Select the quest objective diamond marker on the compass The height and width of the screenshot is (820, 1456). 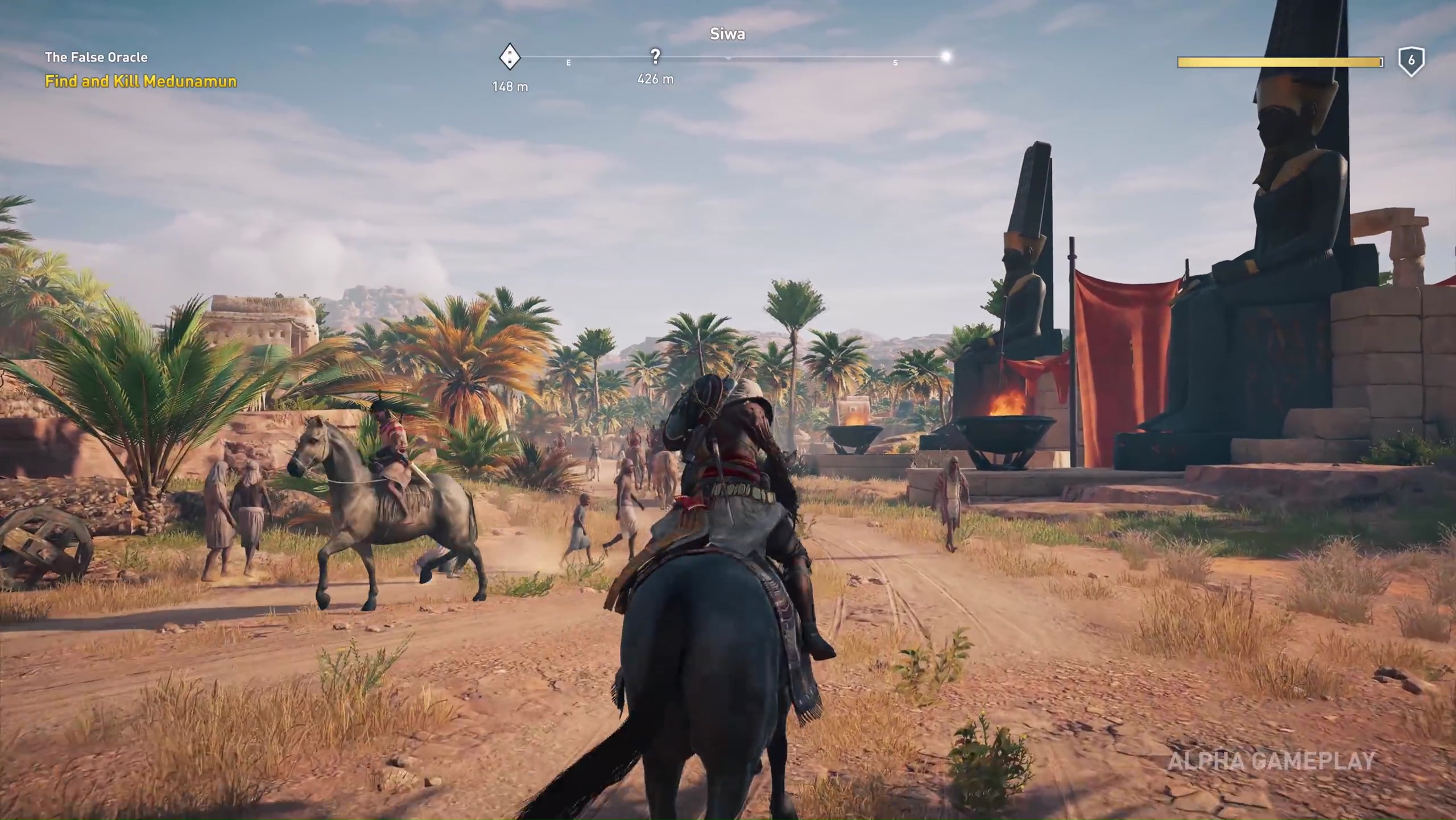(x=510, y=57)
